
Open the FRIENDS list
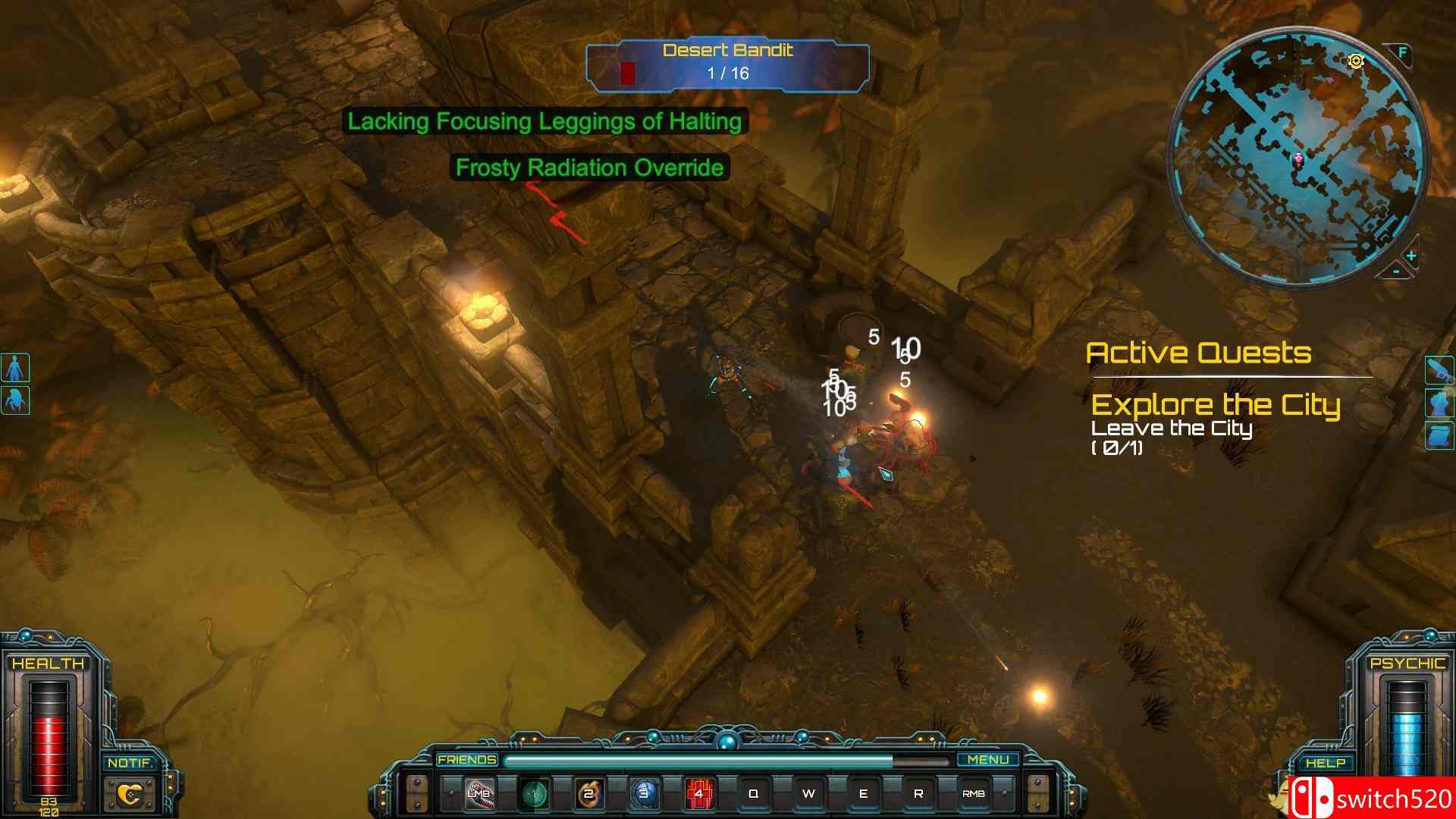466,759
